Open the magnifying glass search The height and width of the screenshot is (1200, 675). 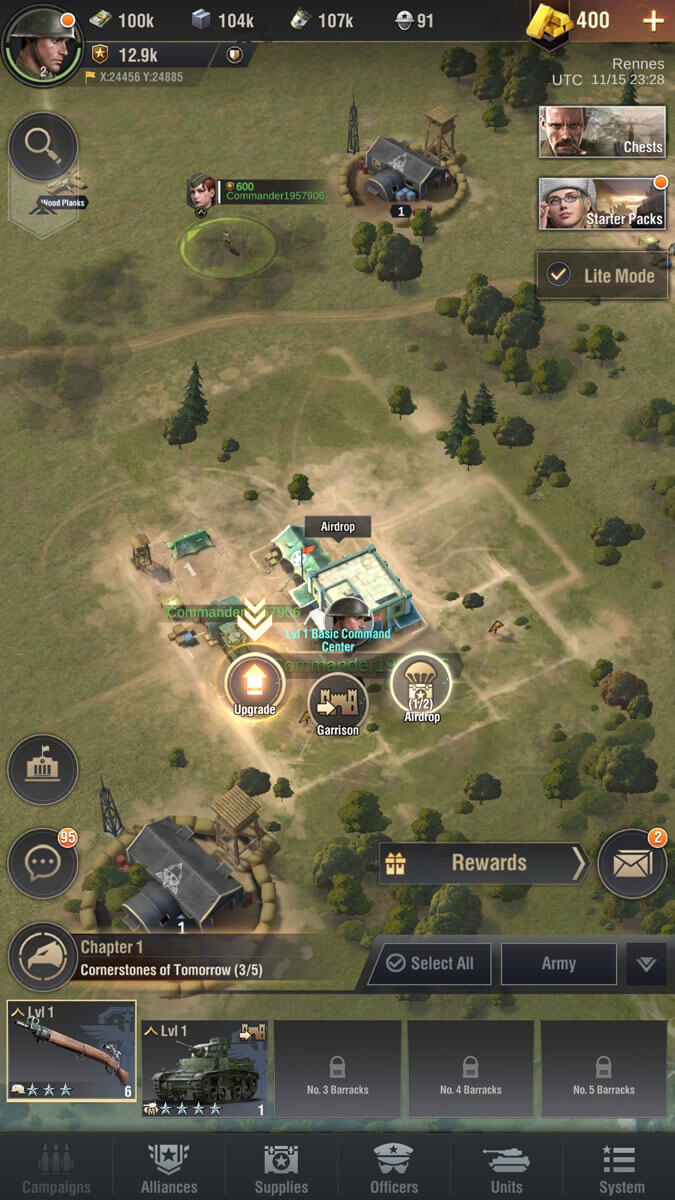(43, 147)
